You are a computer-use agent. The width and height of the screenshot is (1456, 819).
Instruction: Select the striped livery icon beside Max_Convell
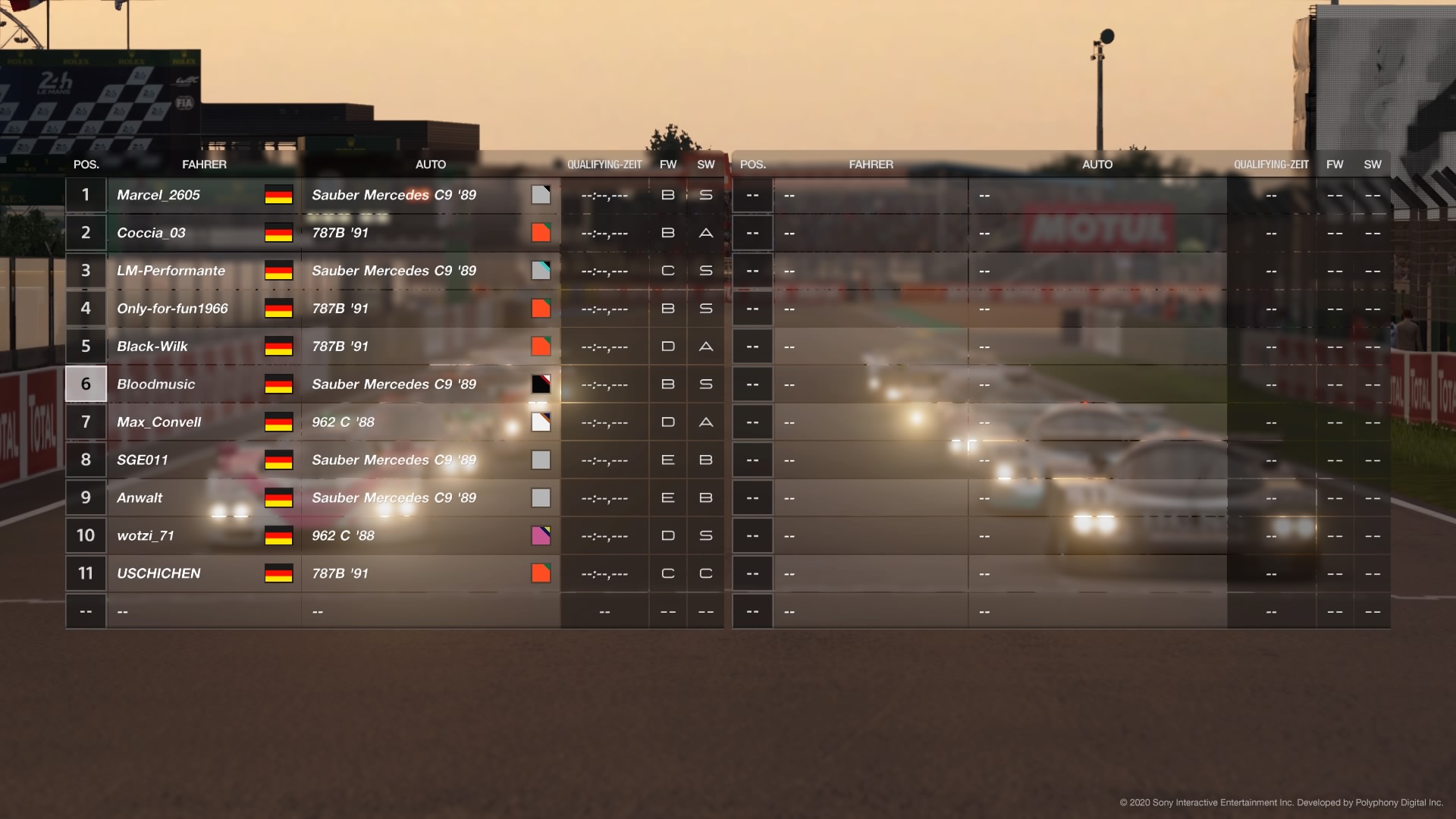[x=541, y=422]
